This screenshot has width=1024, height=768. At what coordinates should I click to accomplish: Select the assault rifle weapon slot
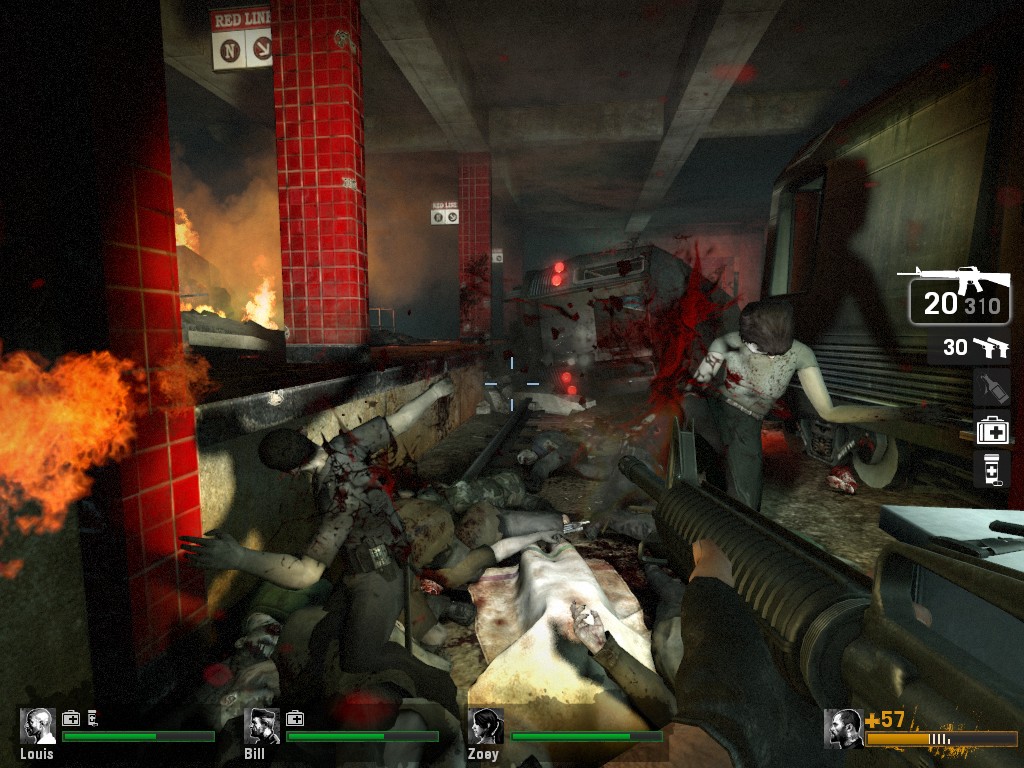click(x=958, y=294)
